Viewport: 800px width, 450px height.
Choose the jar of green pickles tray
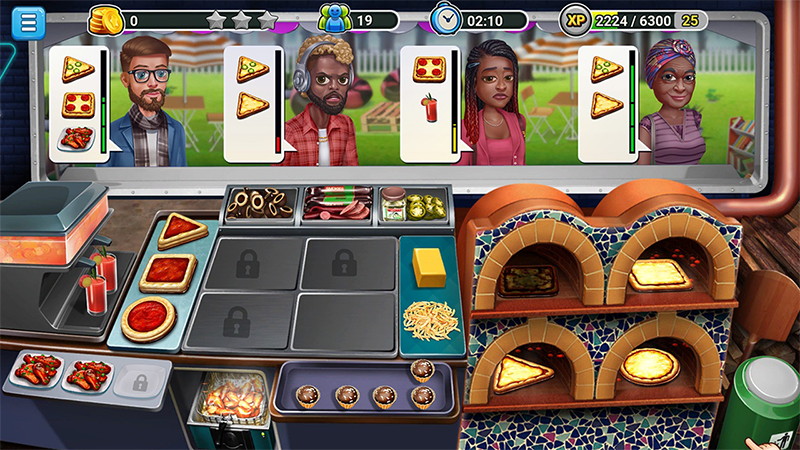click(x=414, y=204)
